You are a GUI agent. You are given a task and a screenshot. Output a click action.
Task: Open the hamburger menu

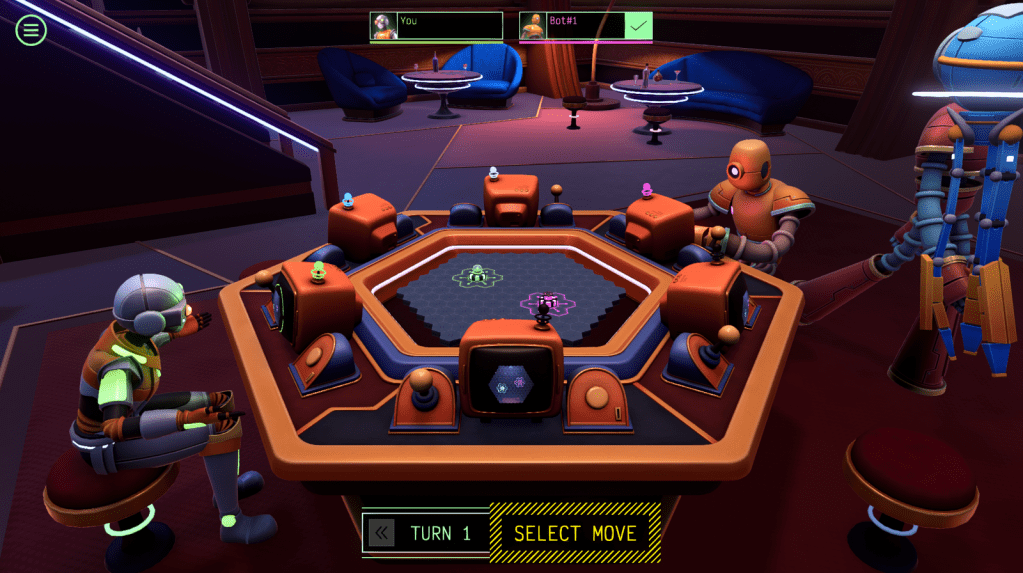pos(31,30)
